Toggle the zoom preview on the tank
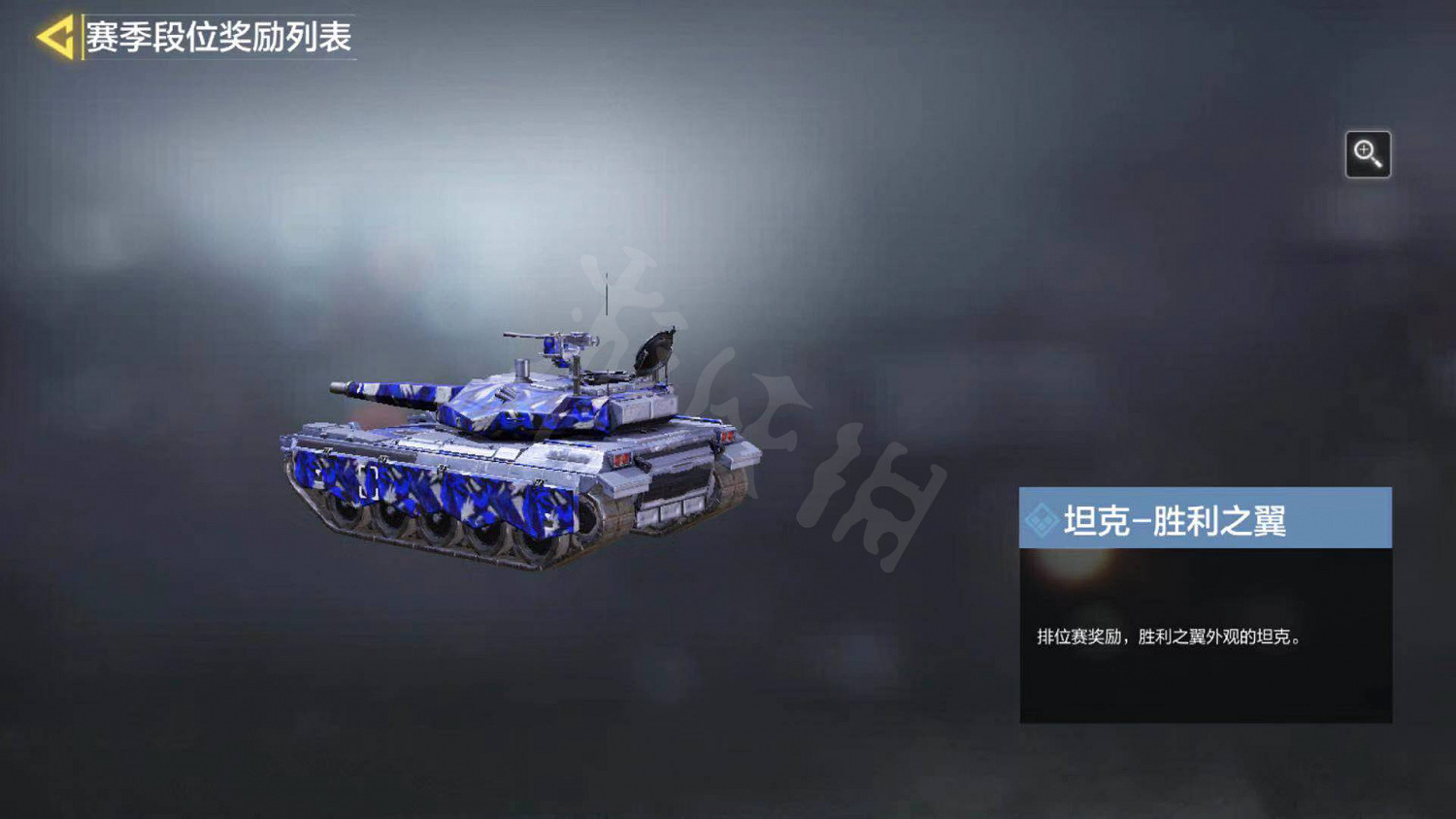 tap(1369, 153)
